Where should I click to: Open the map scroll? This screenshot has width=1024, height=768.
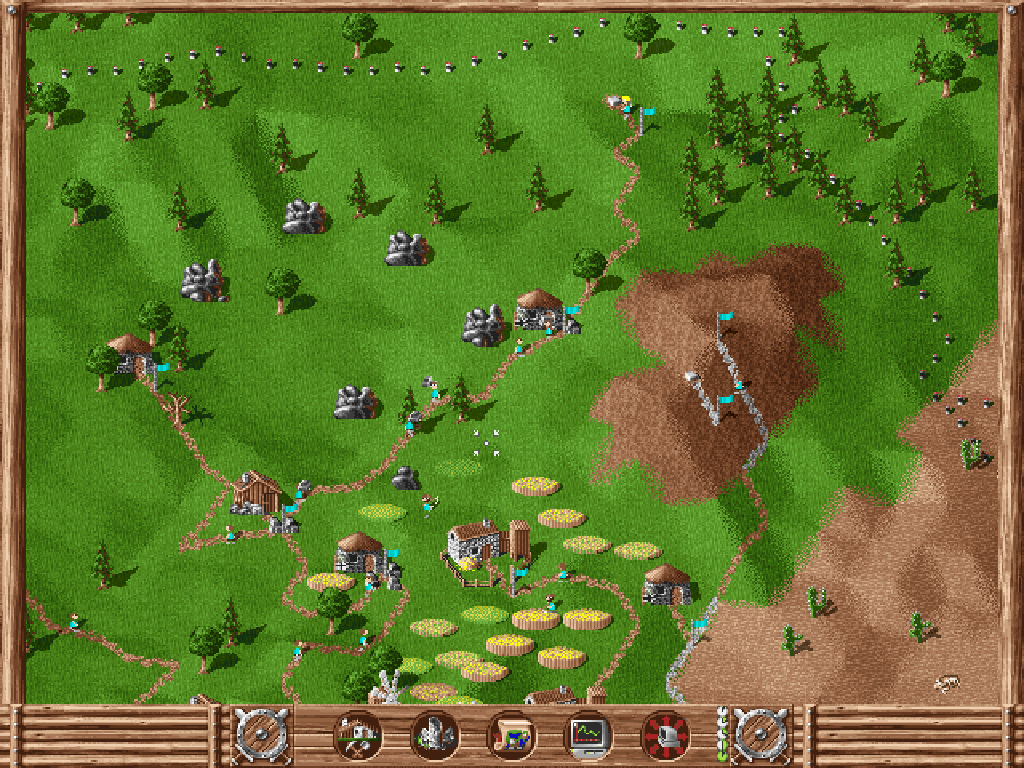511,735
